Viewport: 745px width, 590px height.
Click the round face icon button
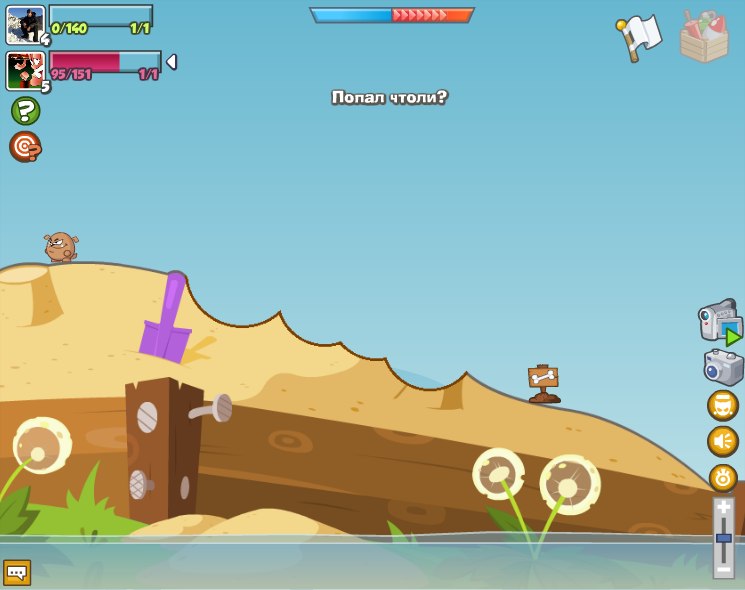pos(722,405)
